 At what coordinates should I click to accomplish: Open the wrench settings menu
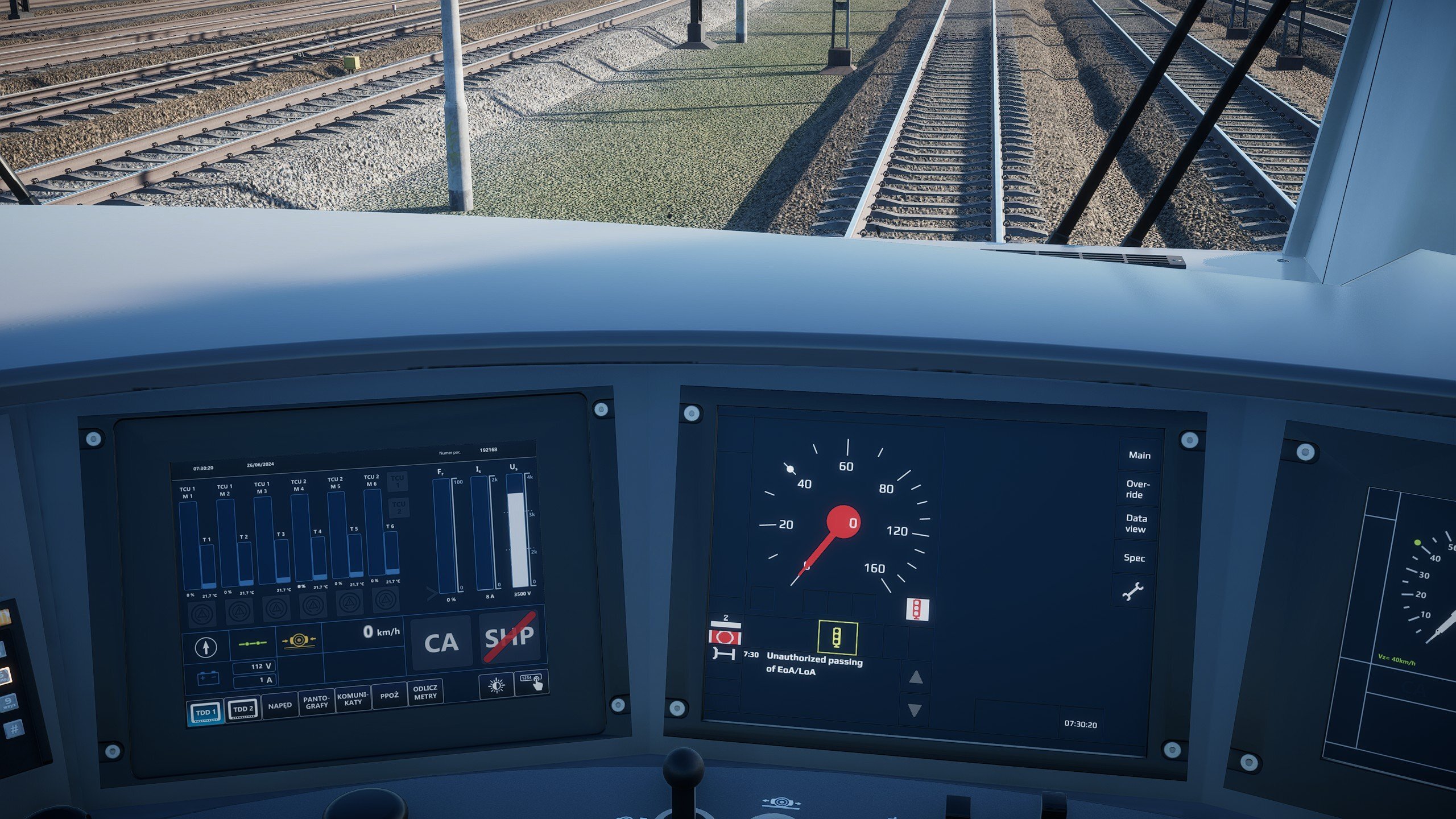point(1132,592)
